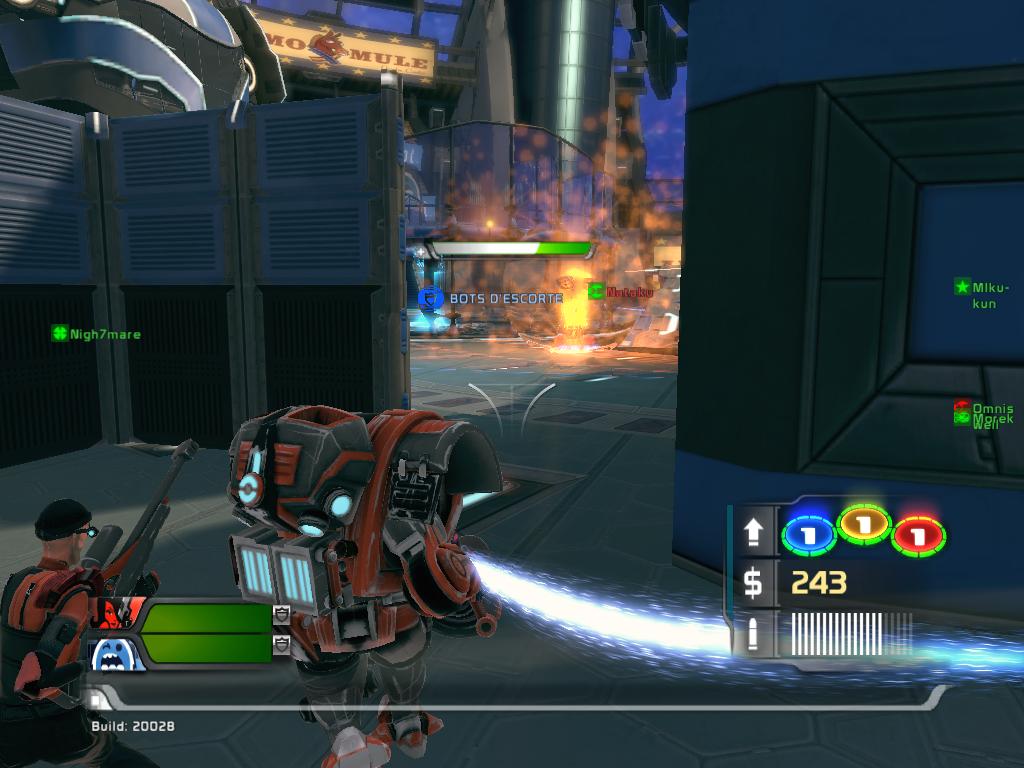This screenshot has width=1024, height=768.
Task: Click the bullet ammo icon
Action: pos(753,634)
